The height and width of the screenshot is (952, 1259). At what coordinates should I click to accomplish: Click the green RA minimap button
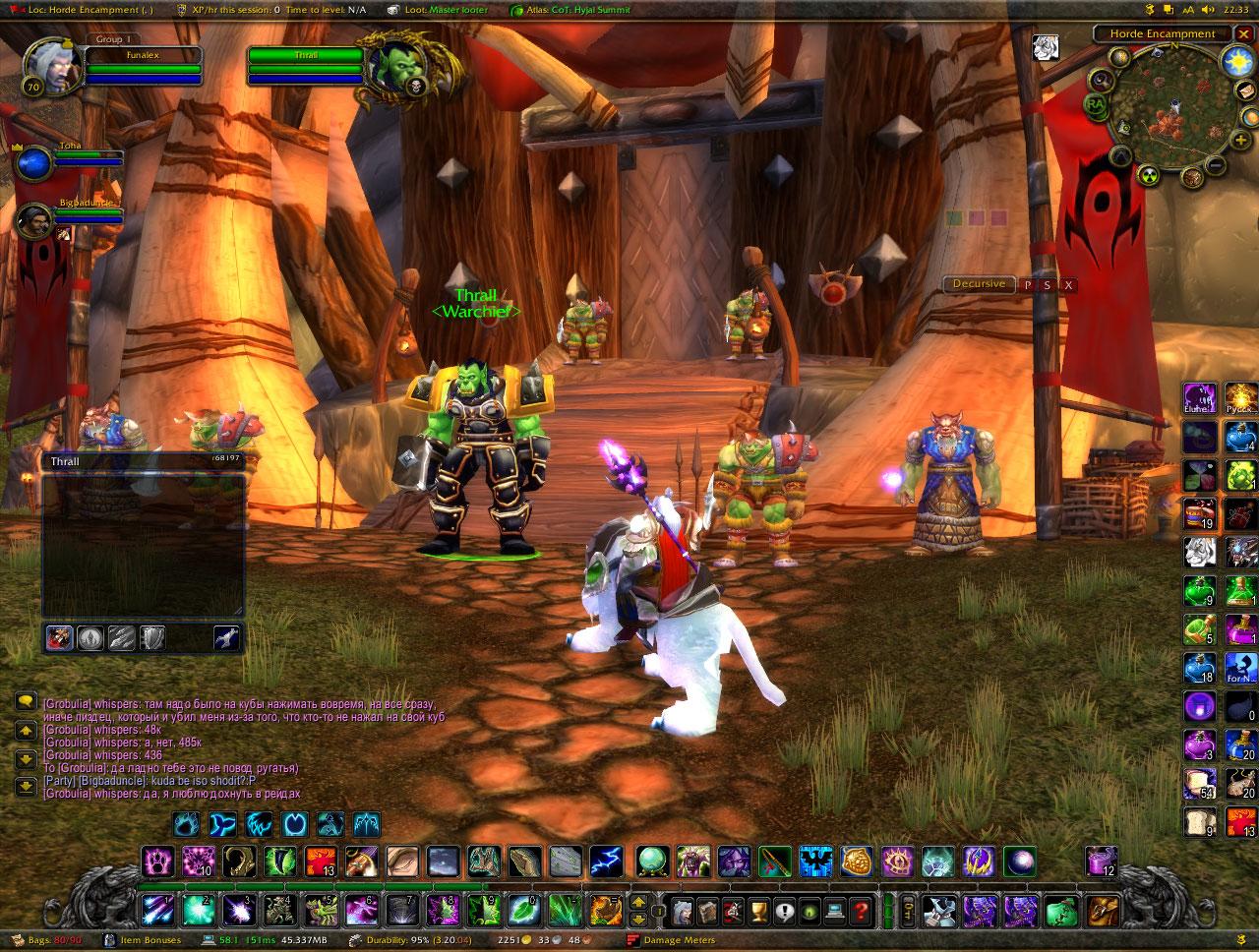pos(1096,102)
